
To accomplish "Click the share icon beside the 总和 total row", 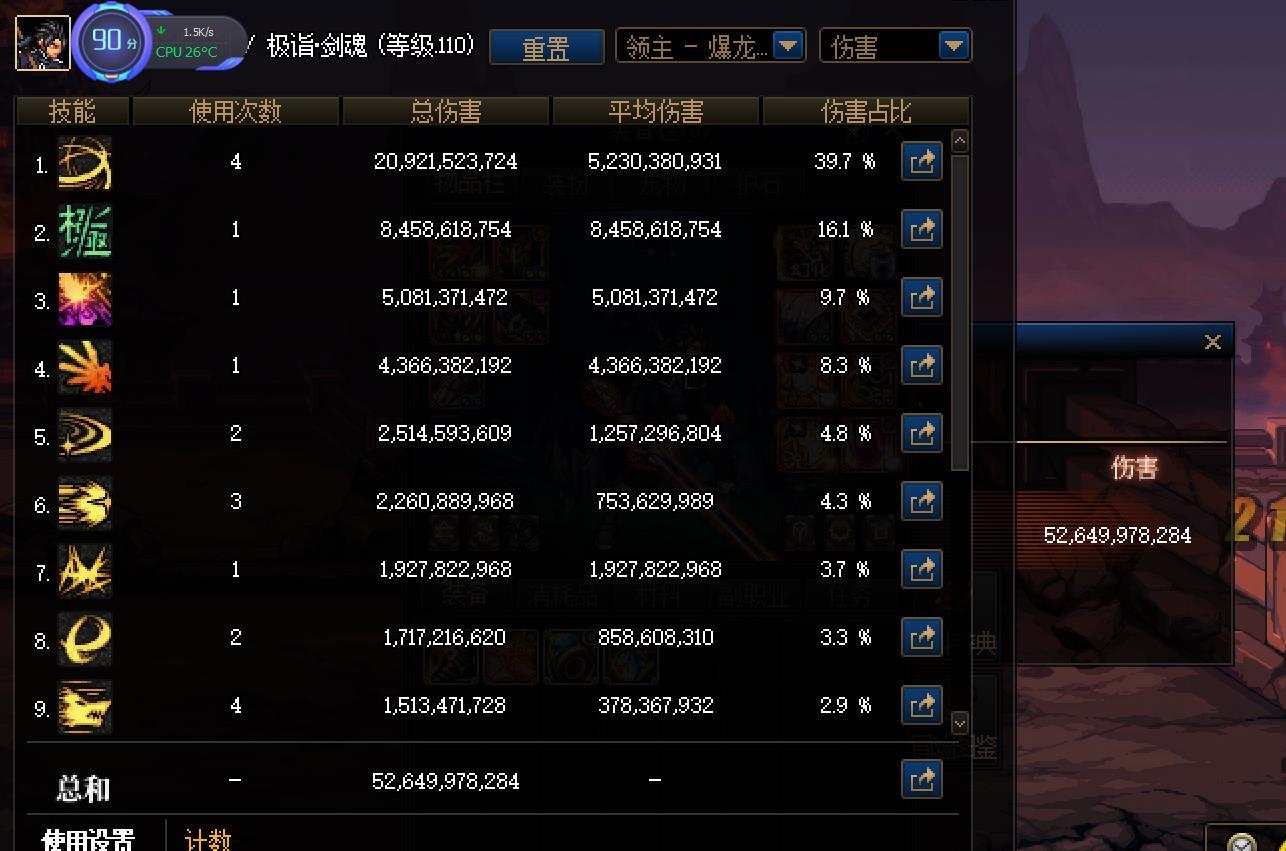I will pyautogui.click(x=921, y=780).
